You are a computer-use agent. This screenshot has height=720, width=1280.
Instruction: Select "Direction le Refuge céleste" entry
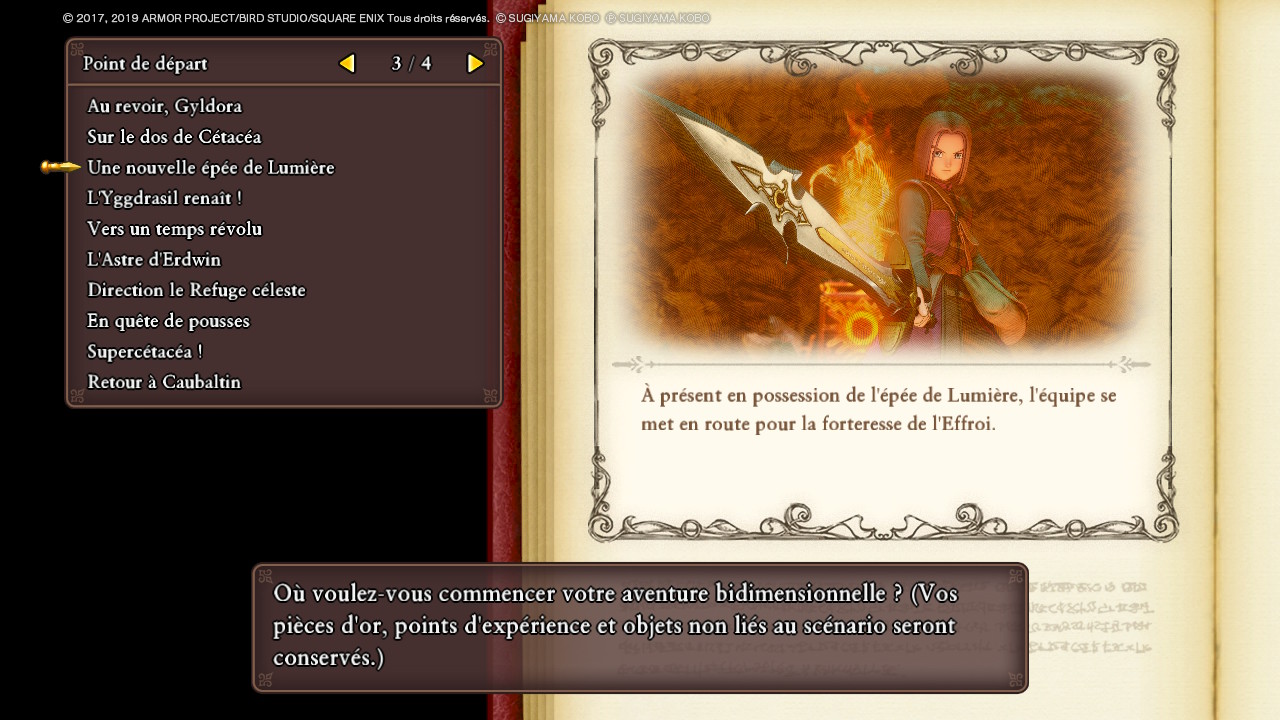[196, 291]
